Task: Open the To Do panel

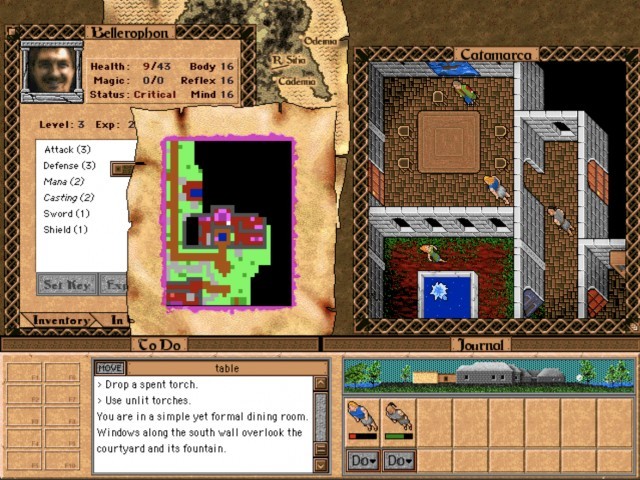Action: [x=159, y=344]
